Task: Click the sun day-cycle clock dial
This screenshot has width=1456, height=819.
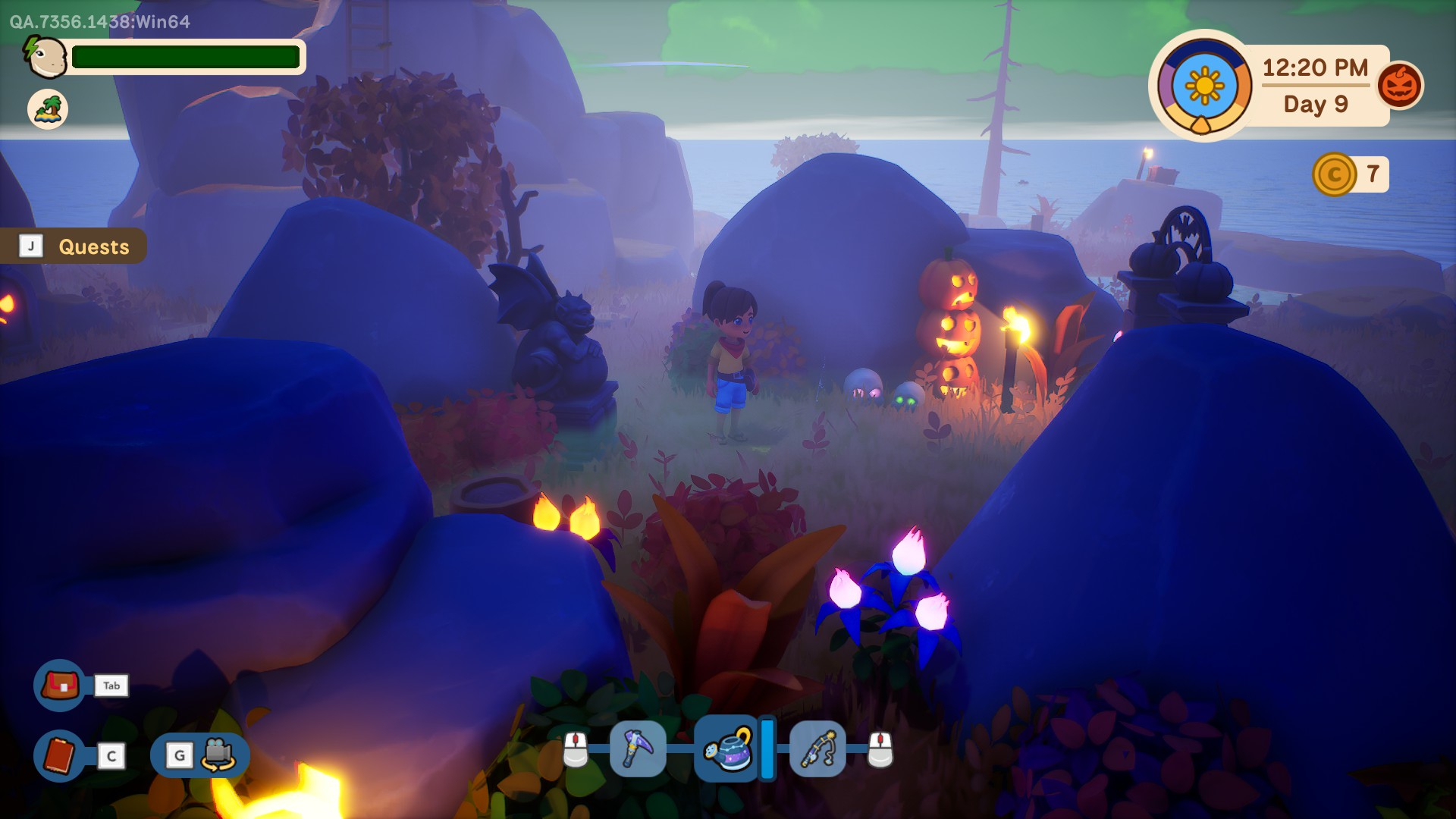Action: click(1204, 86)
